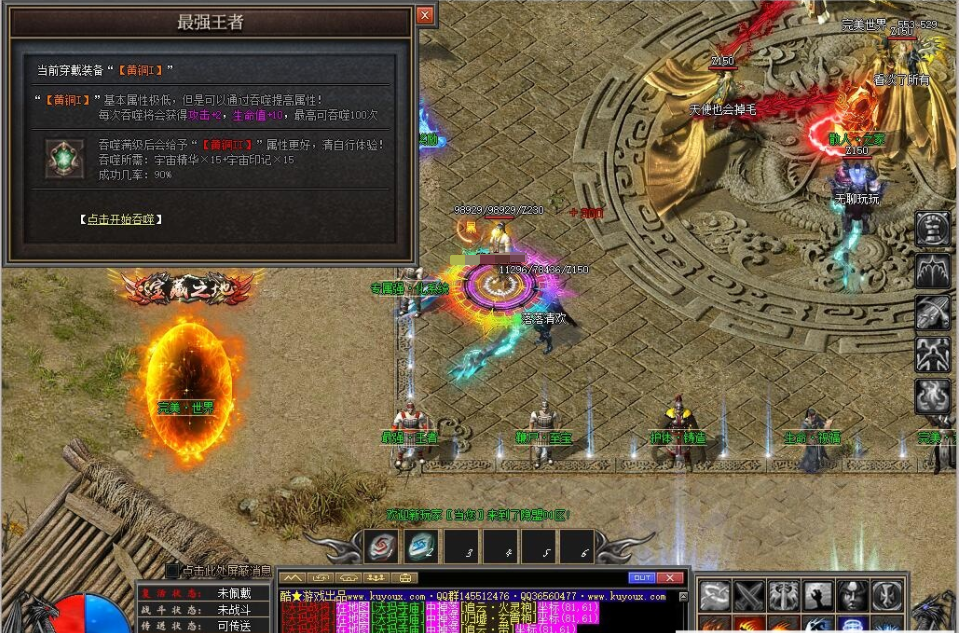Screen dimensions: 960x633
Task: Use the blue swirl item in hotbar slot 2
Action: 422,547
